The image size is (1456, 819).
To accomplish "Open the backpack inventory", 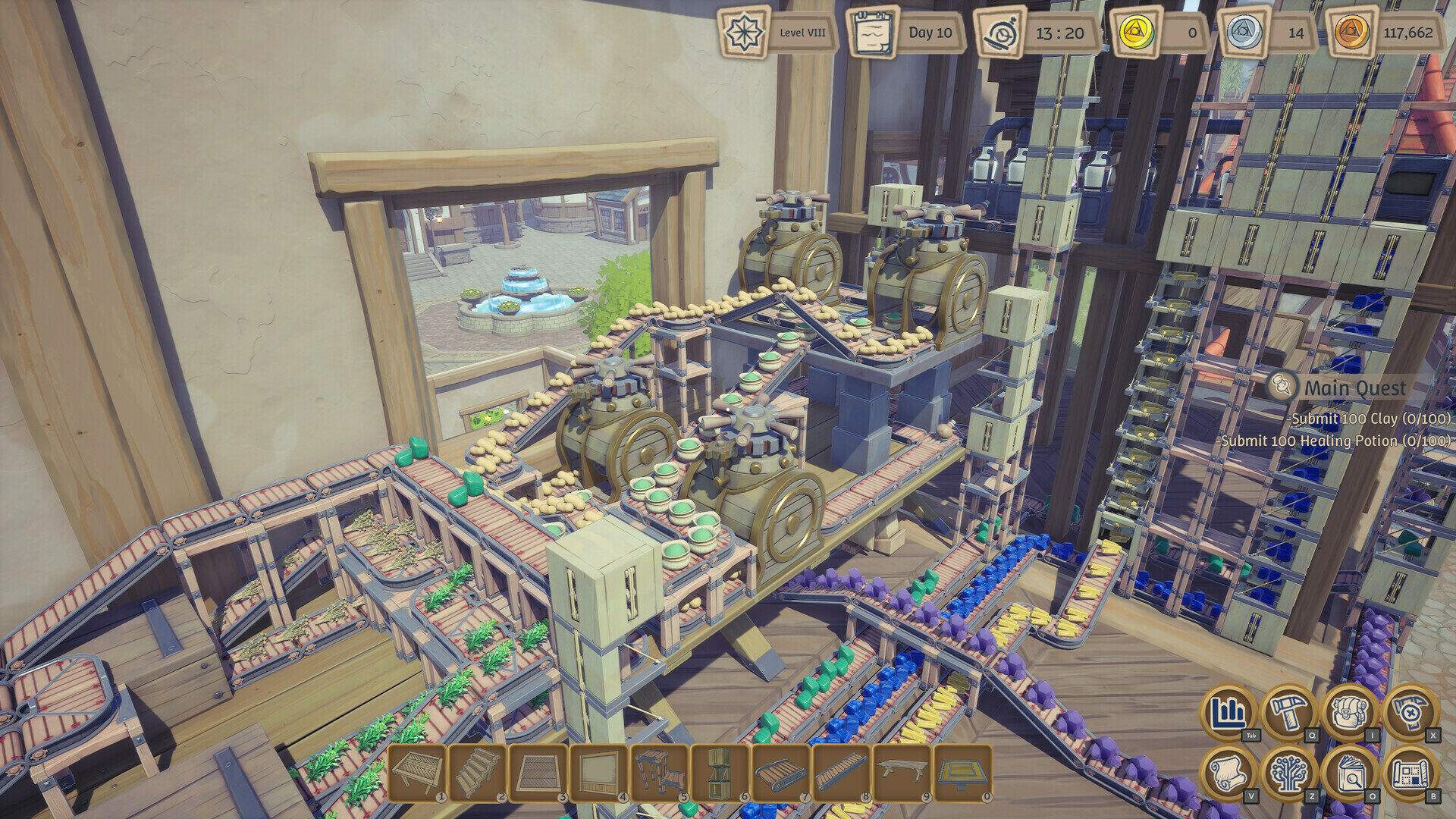I will point(1349,712).
